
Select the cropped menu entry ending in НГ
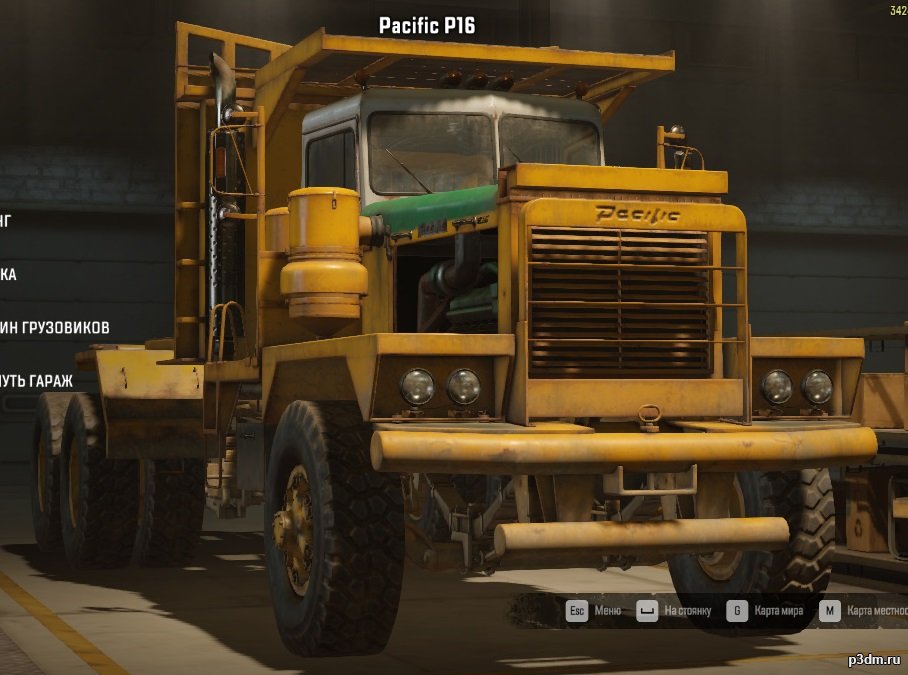point(6,220)
